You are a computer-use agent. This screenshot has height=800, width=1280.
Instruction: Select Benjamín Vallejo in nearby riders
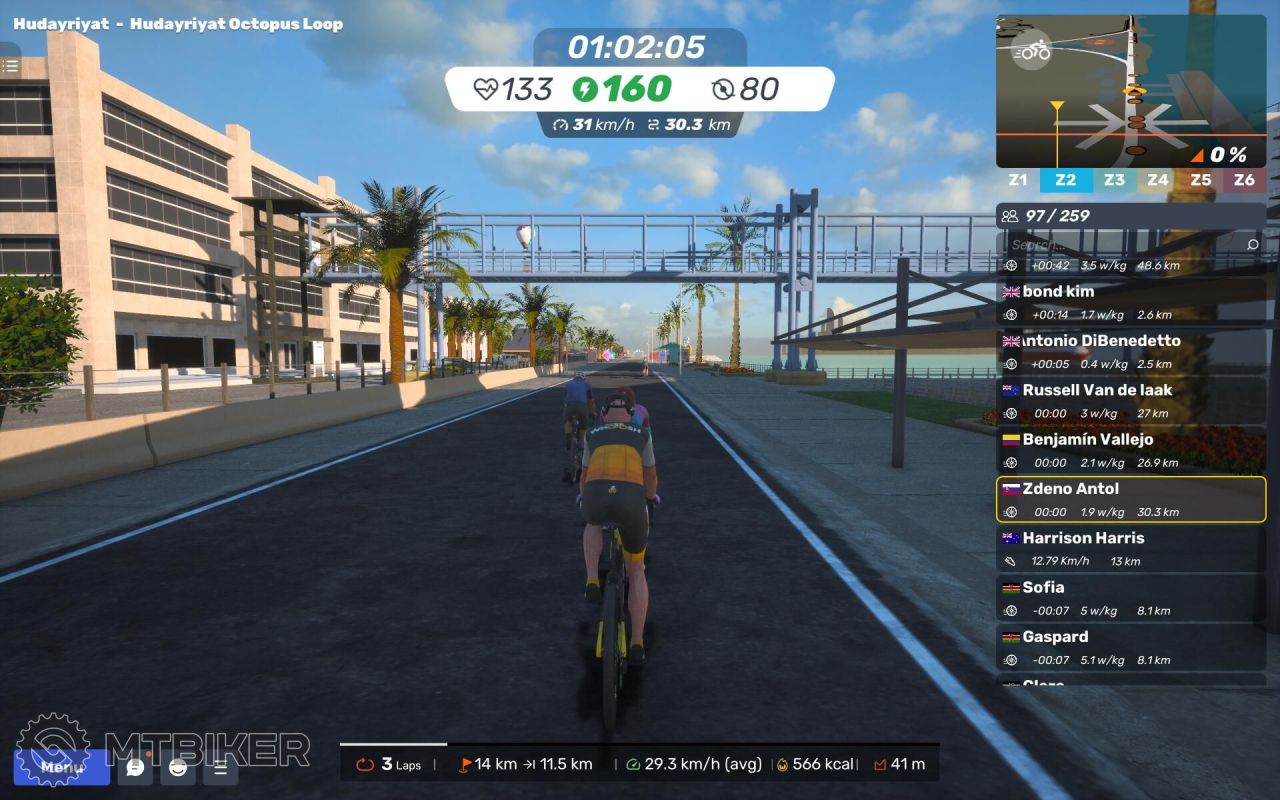tap(1130, 450)
